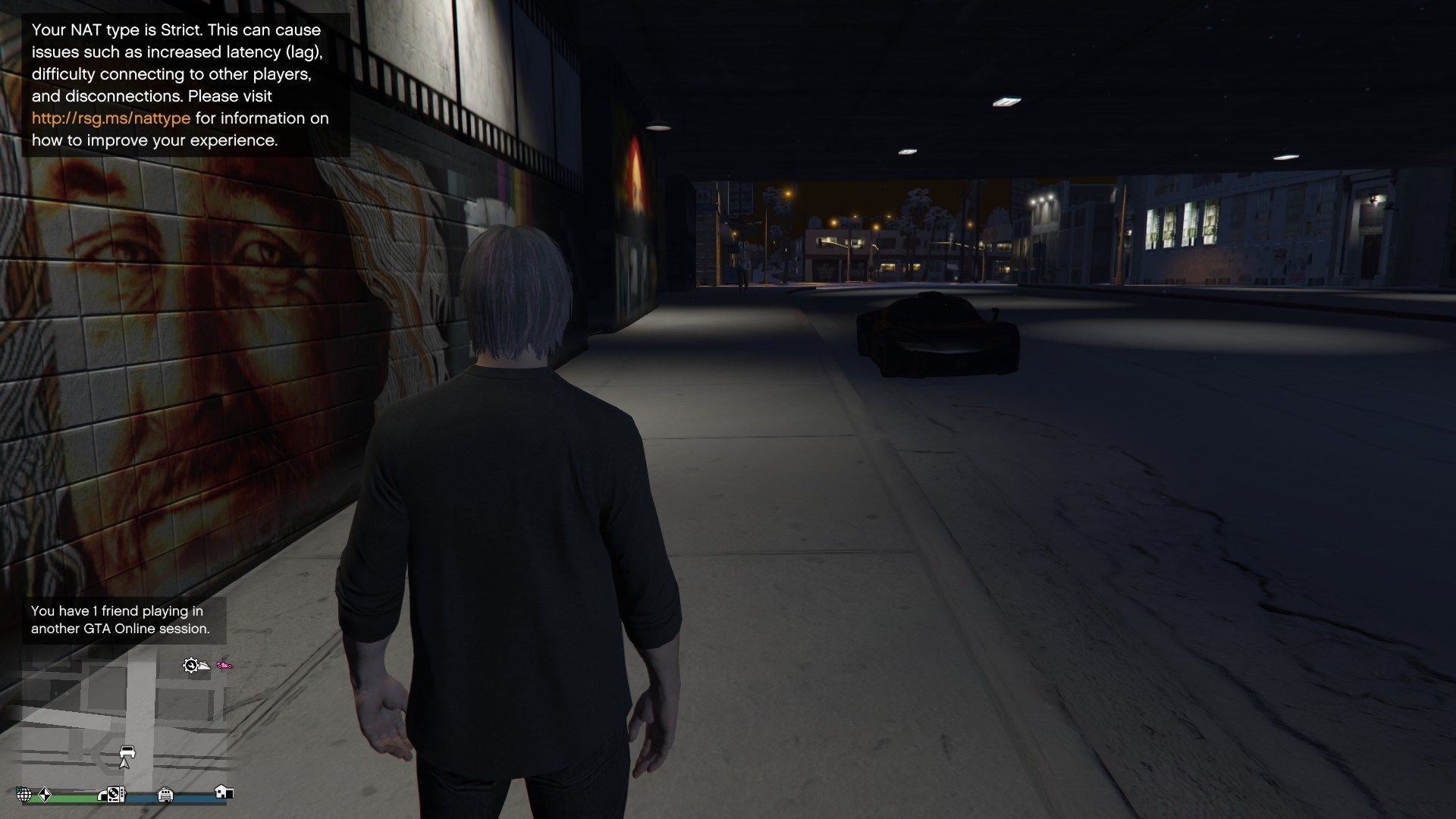Click the house property blip
The height and width of the screenshot is (819, 1456).
[x=223, y=792]
